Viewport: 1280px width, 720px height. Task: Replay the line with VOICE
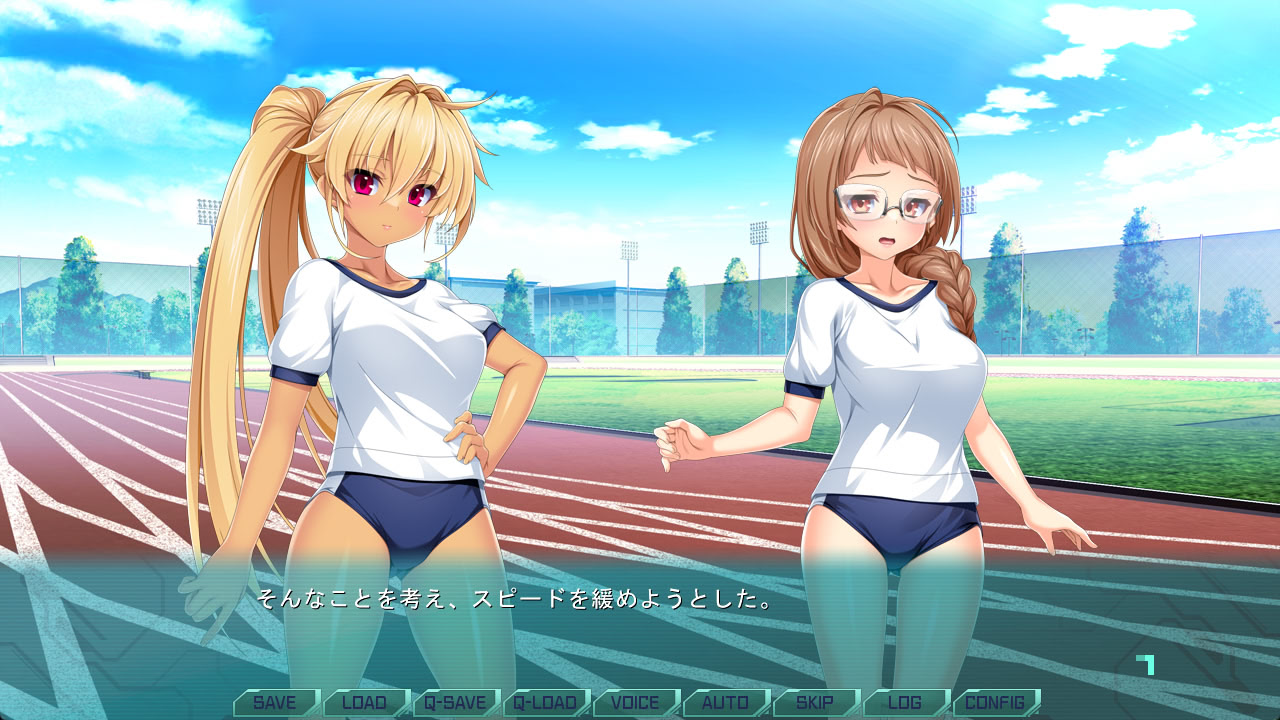(635, 703)
